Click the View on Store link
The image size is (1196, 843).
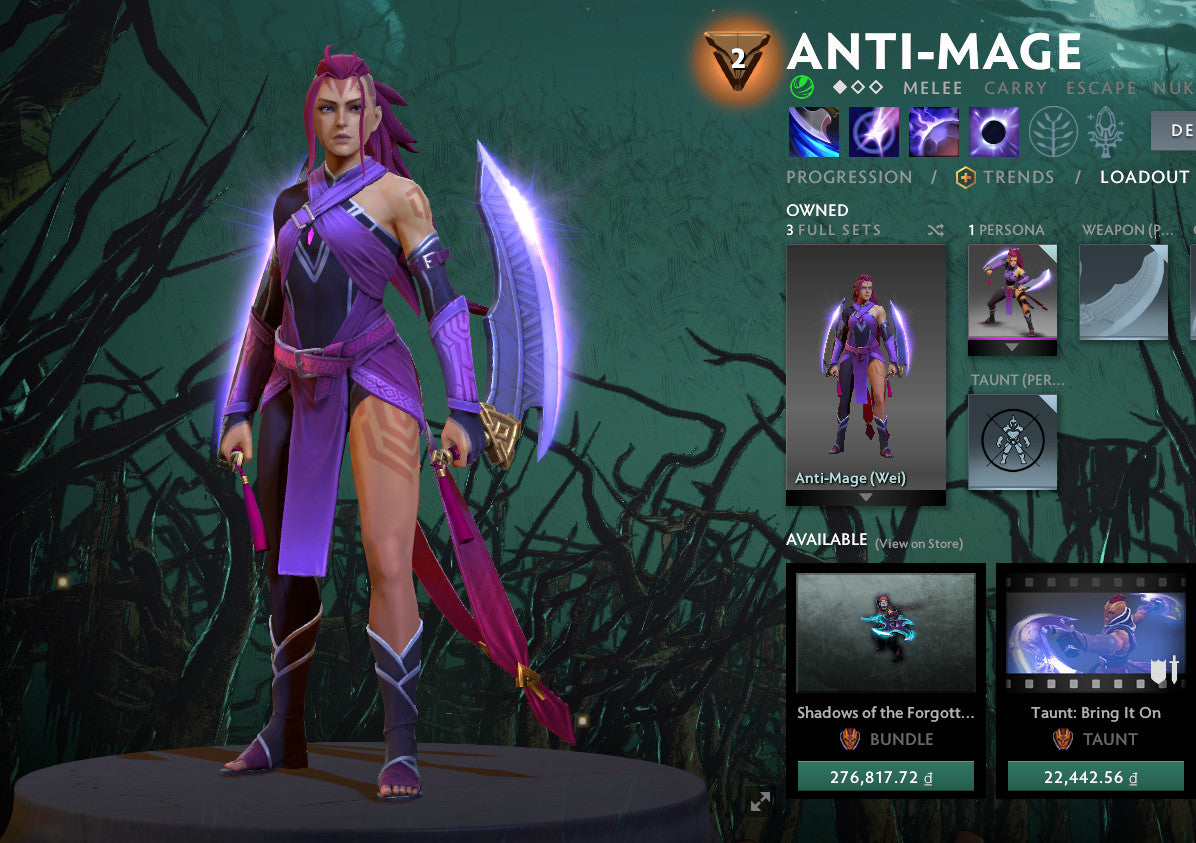click(x=919, y=544)
